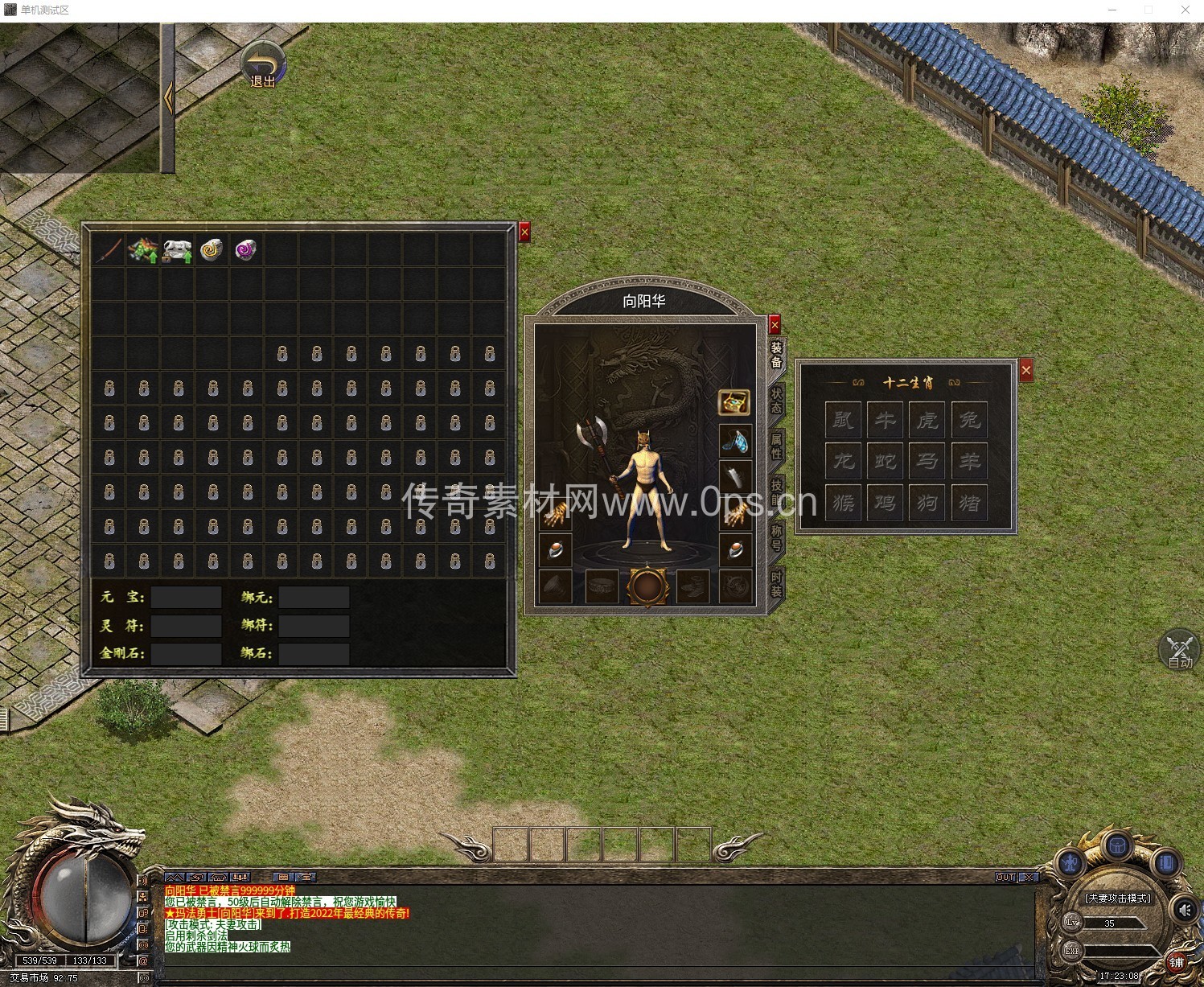Toggle the sound speaker icon

point(1184,910)
